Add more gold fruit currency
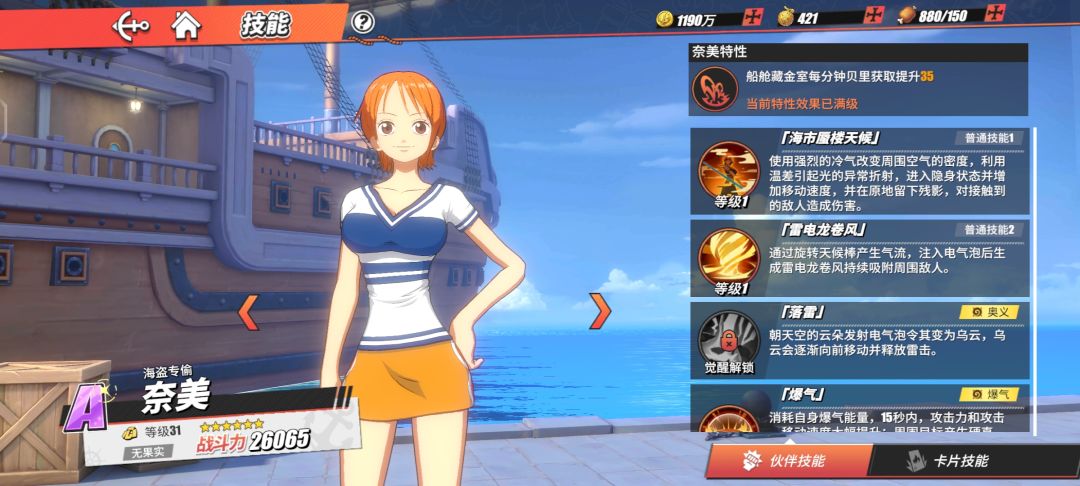Screen dimensions: 1080x486 875,17
